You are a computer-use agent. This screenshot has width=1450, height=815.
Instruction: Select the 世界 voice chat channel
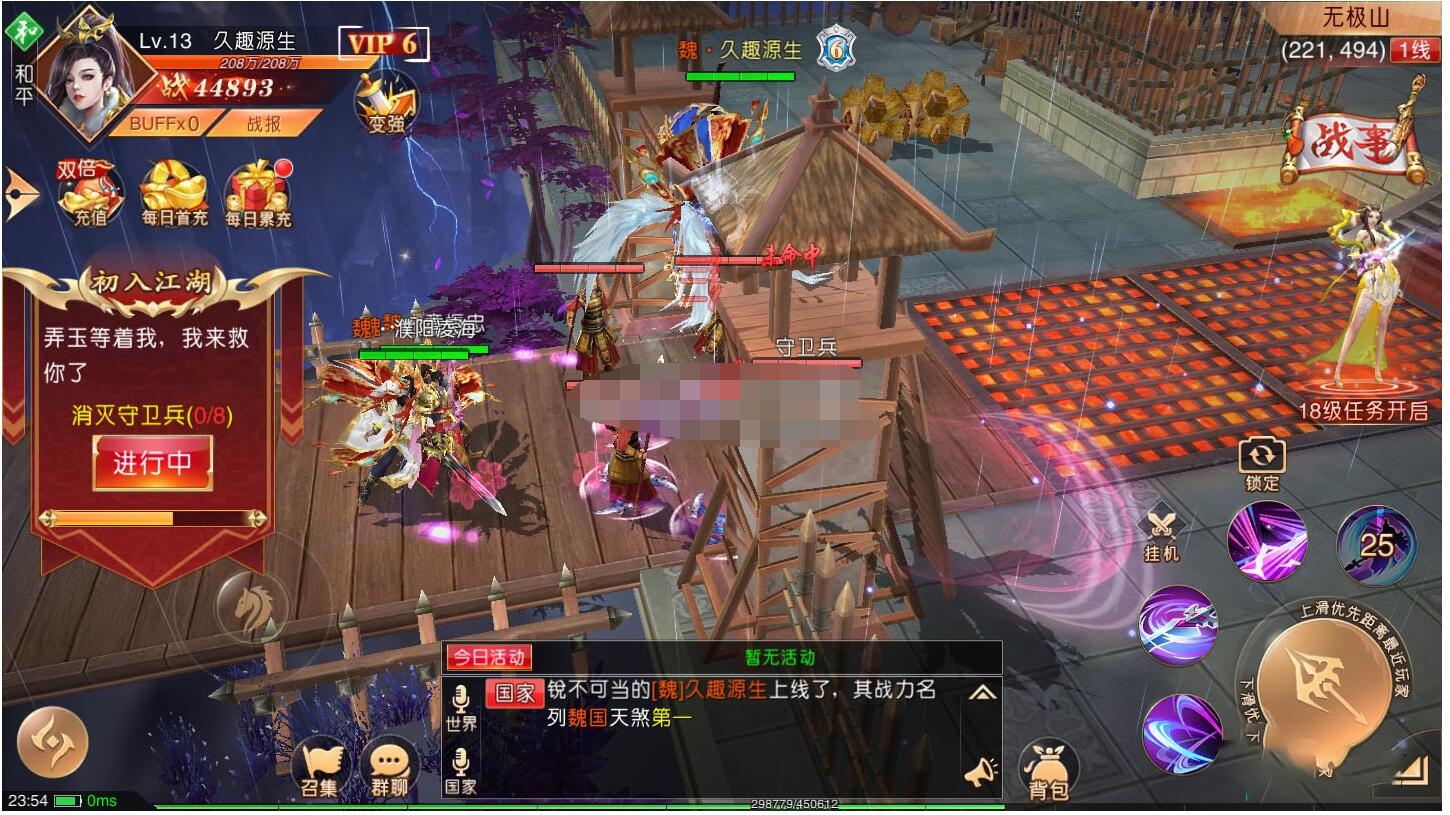pos(461,708)
